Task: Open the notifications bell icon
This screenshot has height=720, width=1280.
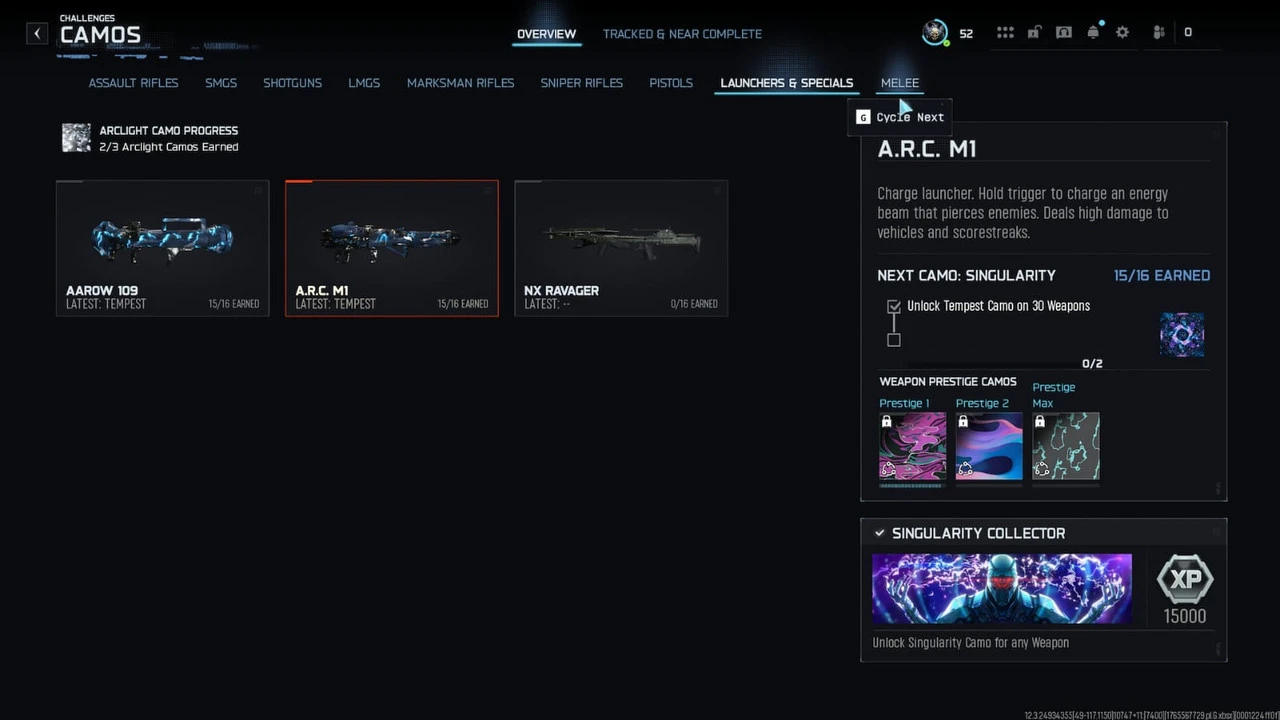Action: point(1093,31)
